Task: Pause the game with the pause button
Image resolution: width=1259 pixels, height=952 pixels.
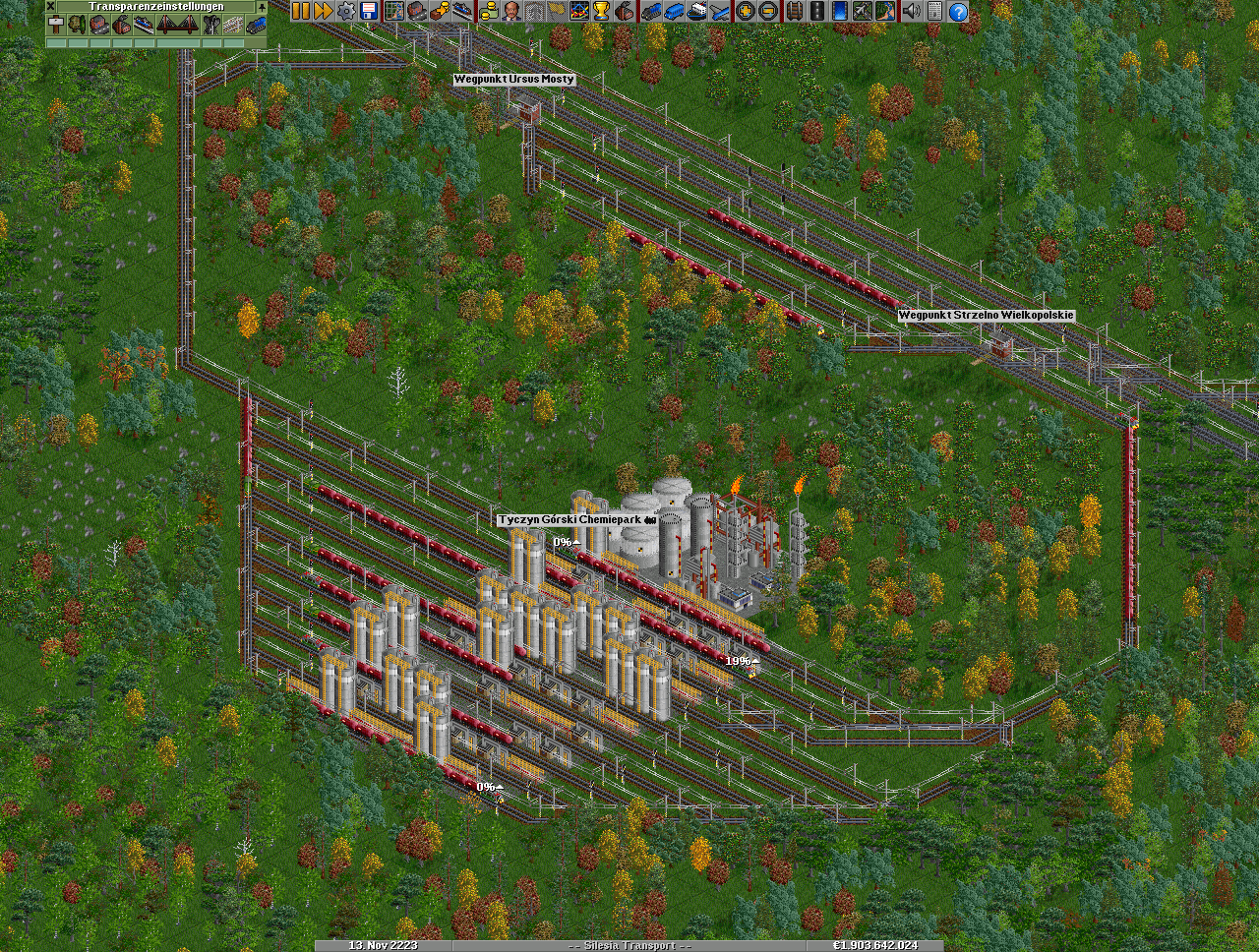Action: [x=300, y=11]
